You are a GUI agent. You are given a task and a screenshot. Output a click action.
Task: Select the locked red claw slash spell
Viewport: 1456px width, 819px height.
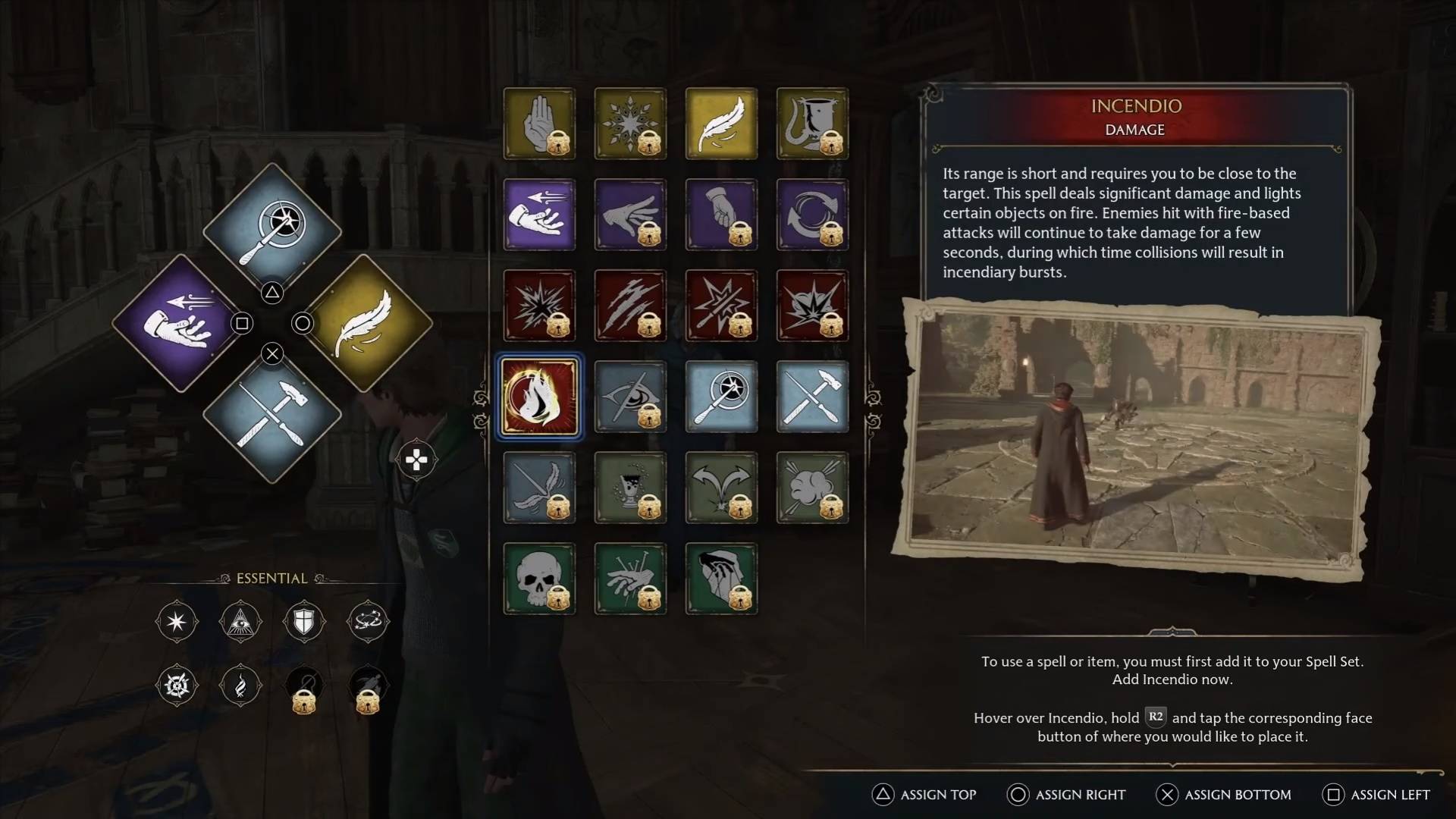[x=630, y=306]
